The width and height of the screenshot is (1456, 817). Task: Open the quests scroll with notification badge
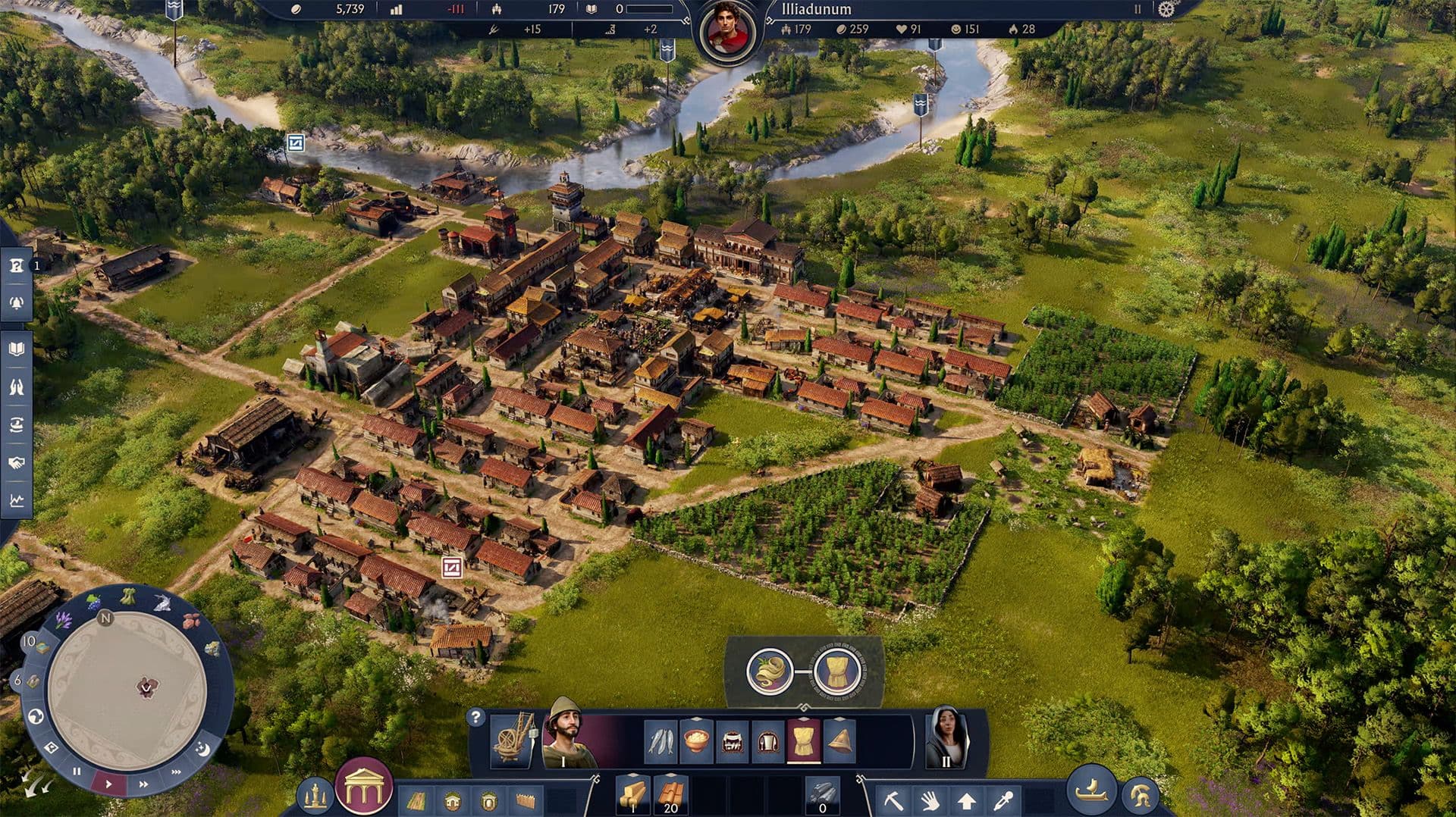click(x=16, y=266)
